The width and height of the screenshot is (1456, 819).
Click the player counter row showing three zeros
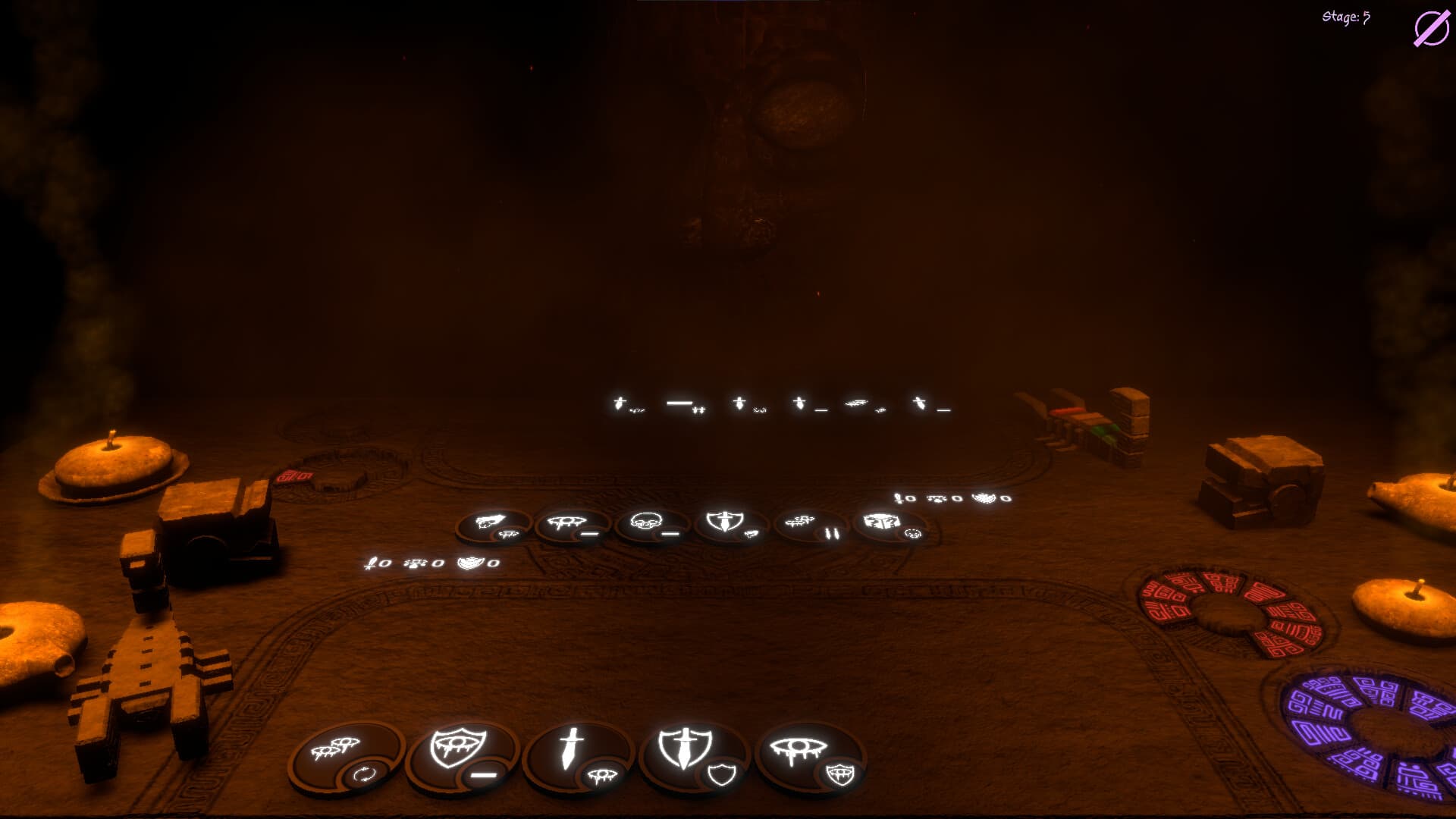(x=432, y=565)
